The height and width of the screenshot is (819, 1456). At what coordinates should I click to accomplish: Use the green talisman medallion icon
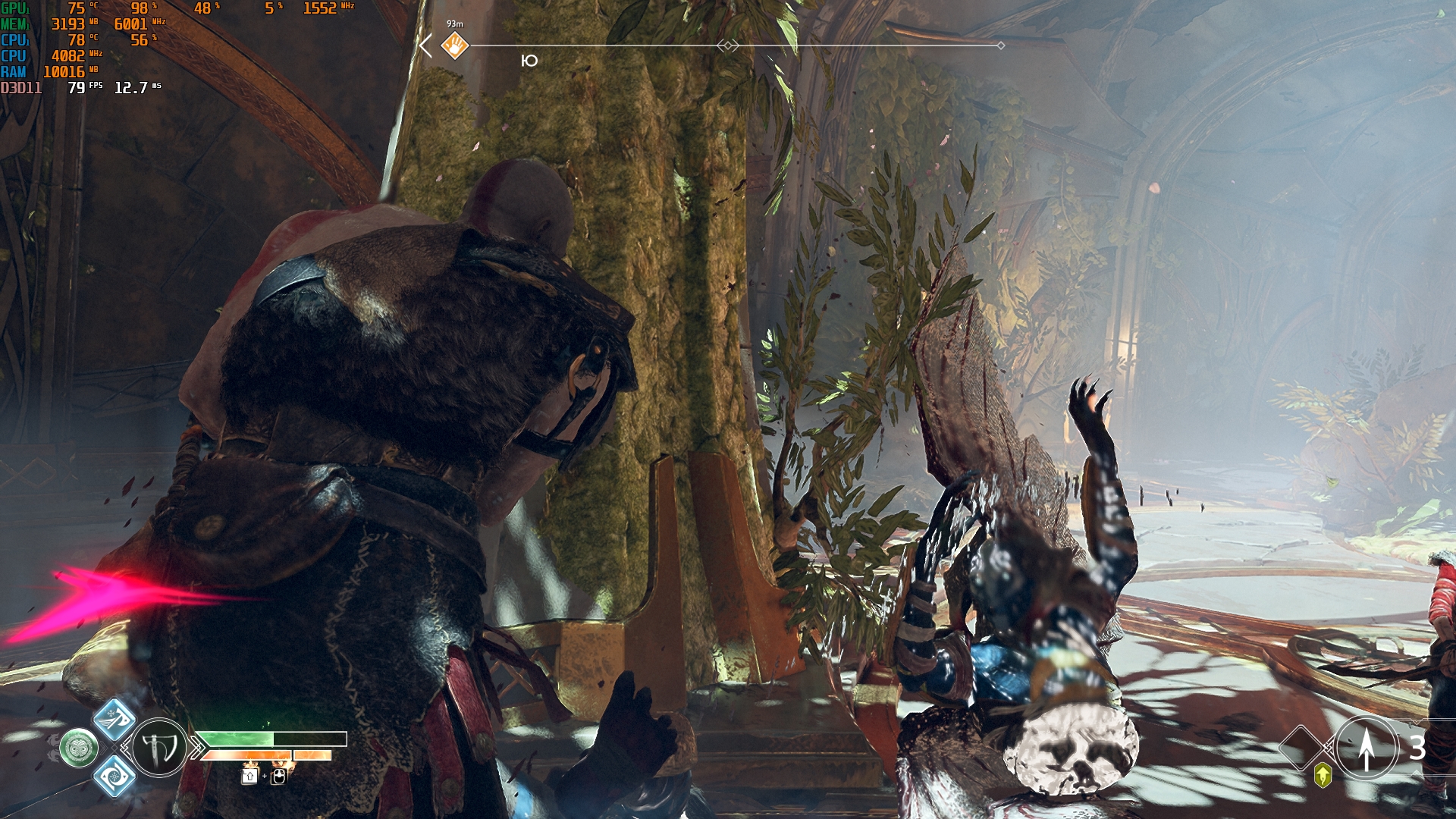coord(79,748)
